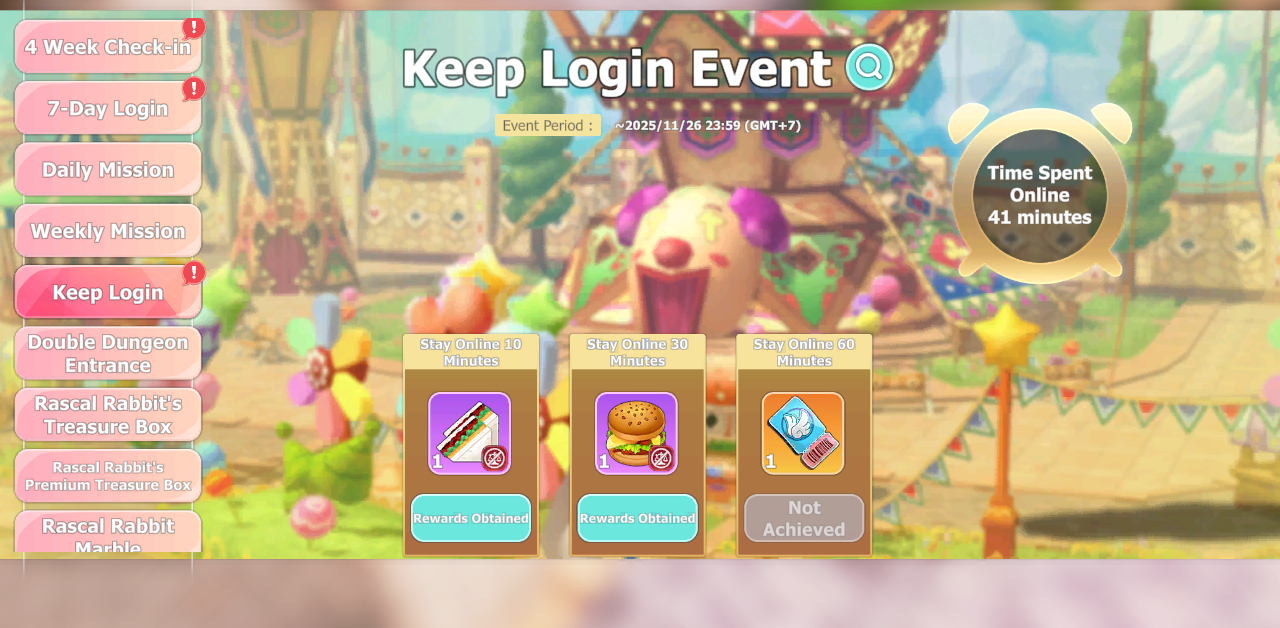Inspect the hamburger reward item
1280x628 pixels.
point(637,433)
